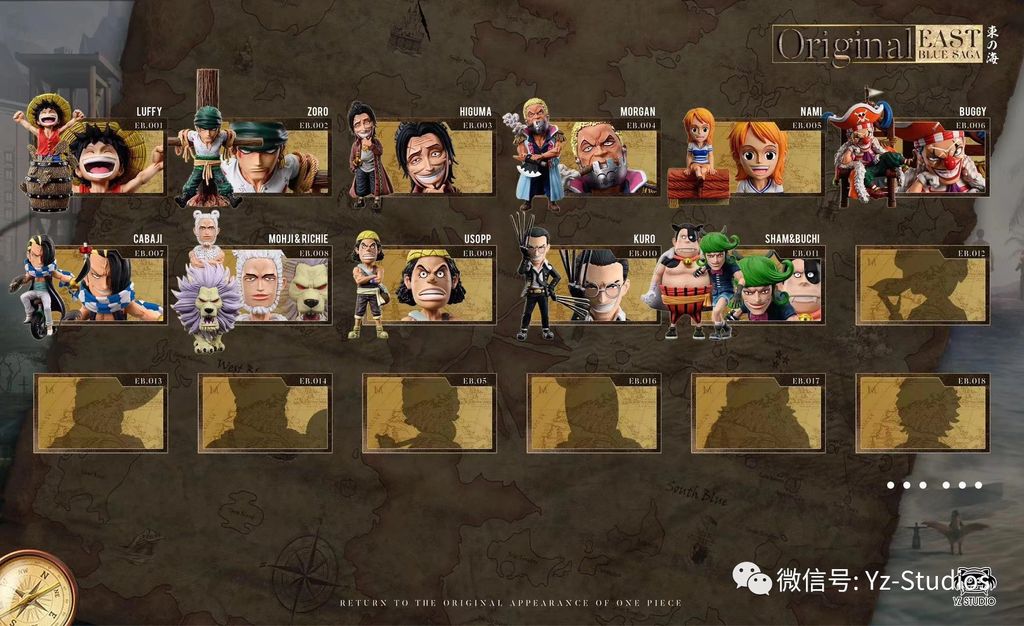This screenshot has height=626, width=1024.
Task: Click the locked EB.018 silhouette card
Action: [922, 413]
